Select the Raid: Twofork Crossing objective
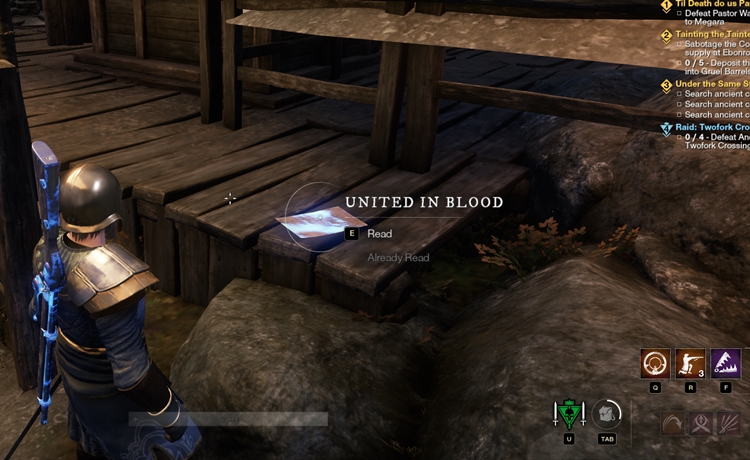This screenshot has width=750, height=460. pos(712,128)
